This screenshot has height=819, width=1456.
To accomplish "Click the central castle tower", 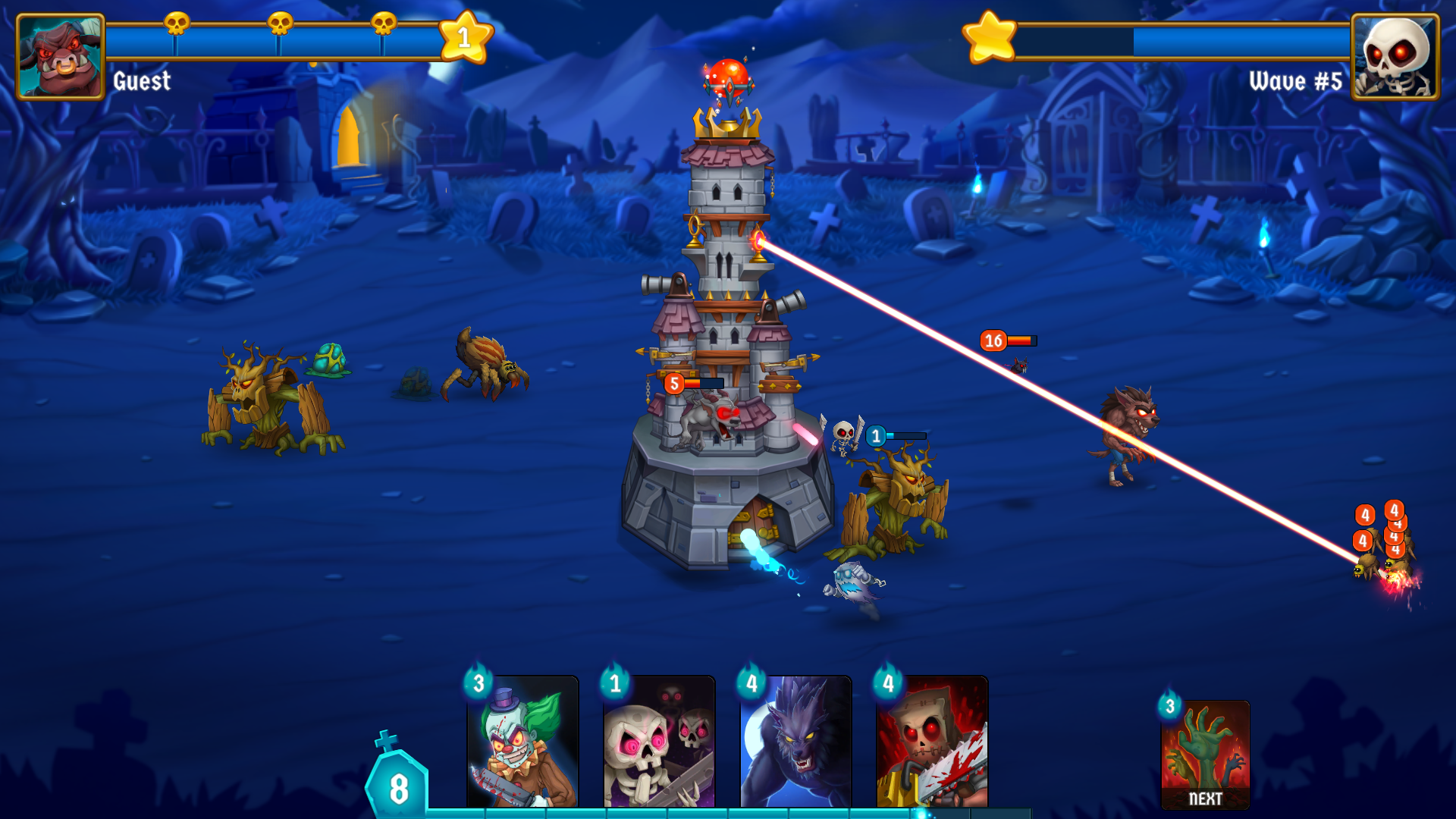I will click(x=724, y=341).
